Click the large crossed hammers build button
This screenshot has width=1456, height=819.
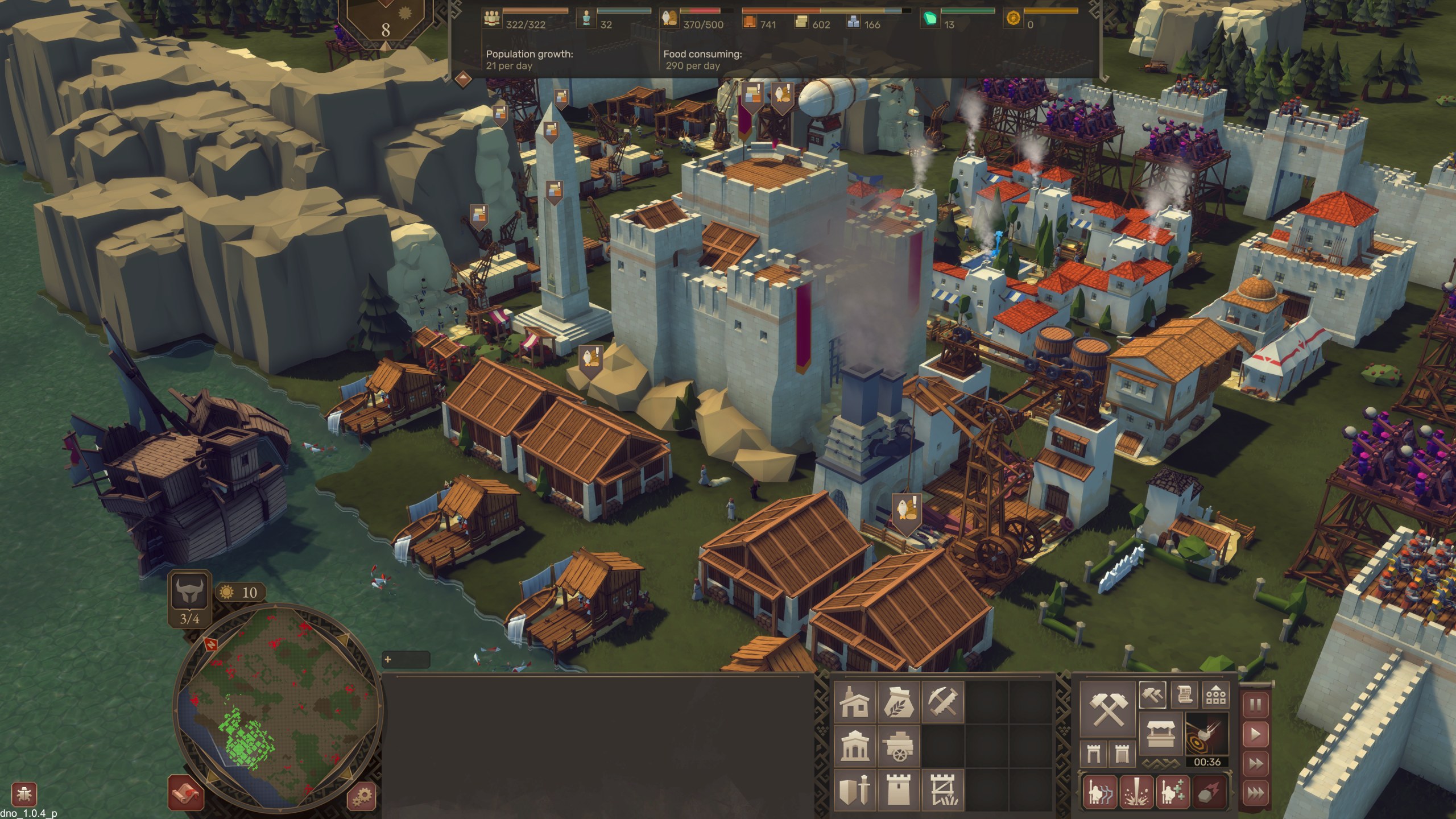coord(1108,709)
